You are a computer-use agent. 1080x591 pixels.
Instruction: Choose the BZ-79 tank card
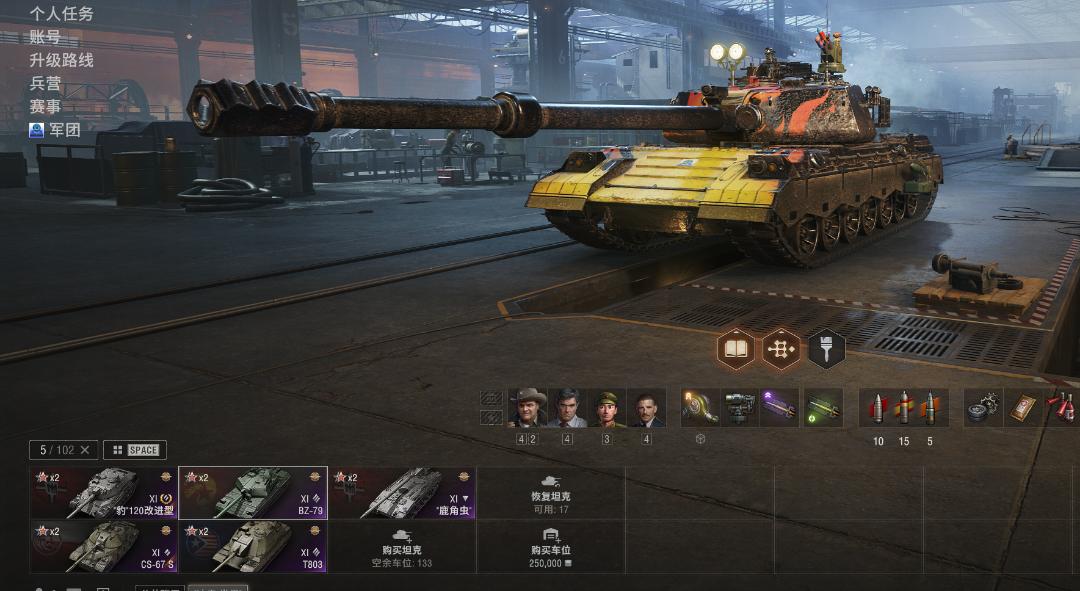coord(253,493)
